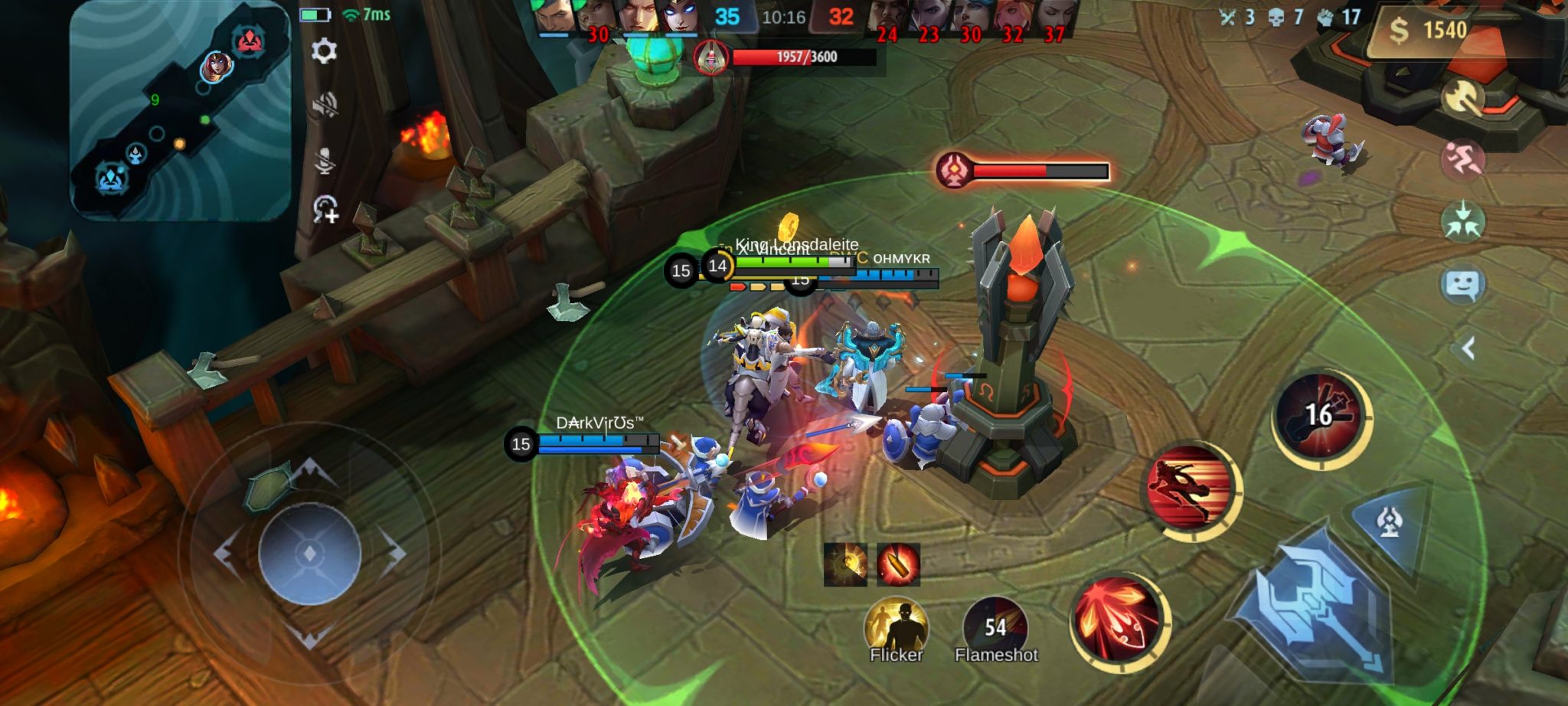Open the shop via gold 1540 button
This screenshot has width=1568, height=706.
[x=1429, y=31]
